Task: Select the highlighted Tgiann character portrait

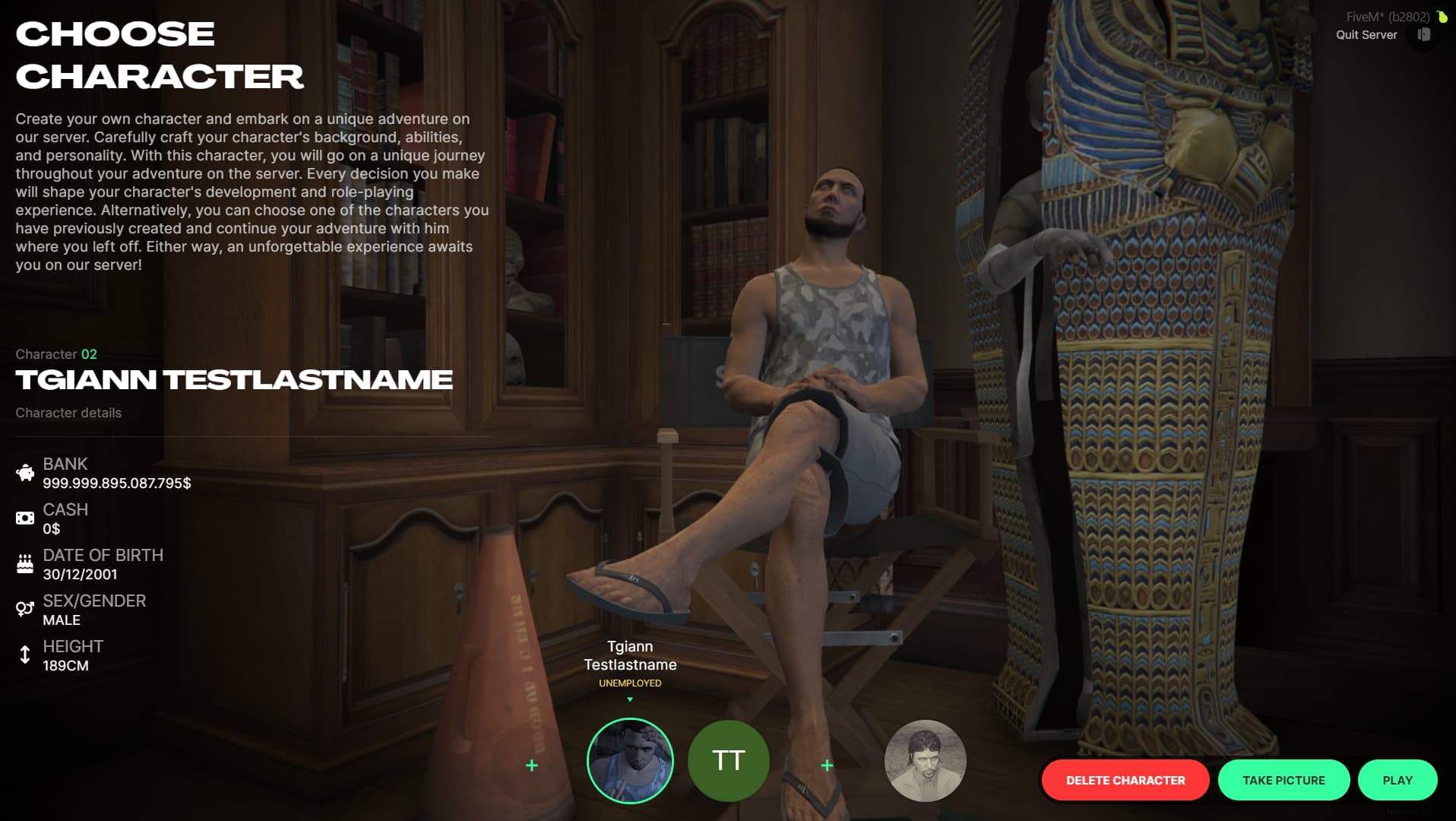Action: coord(630,761)
